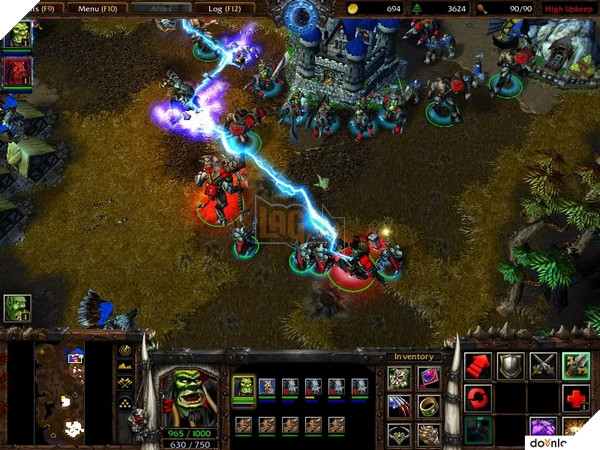Select the orc hero in the unit group
600x450 pixels.
(x=244, y=387)
